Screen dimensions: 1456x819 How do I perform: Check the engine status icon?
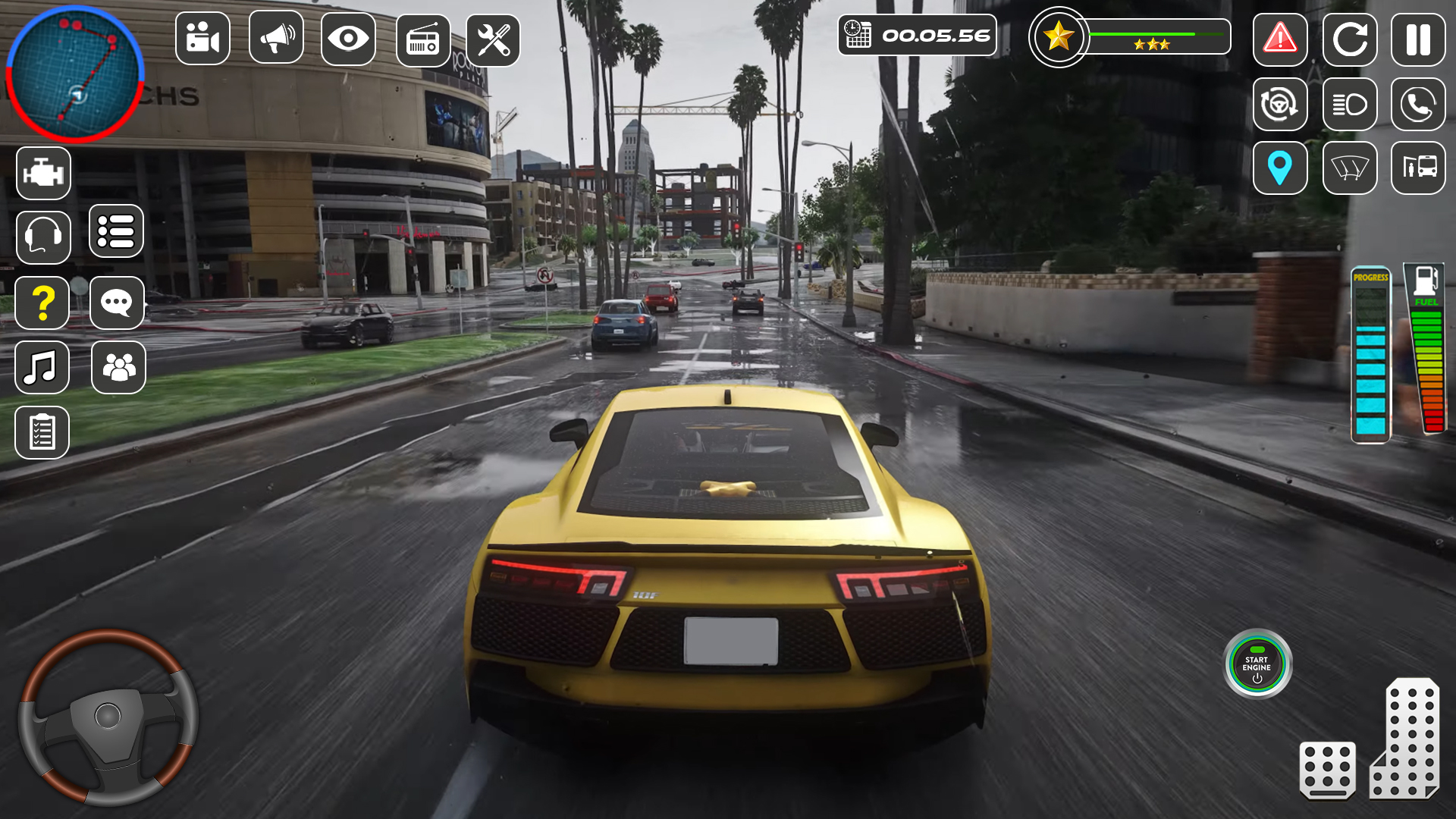[x=43, y=172]
